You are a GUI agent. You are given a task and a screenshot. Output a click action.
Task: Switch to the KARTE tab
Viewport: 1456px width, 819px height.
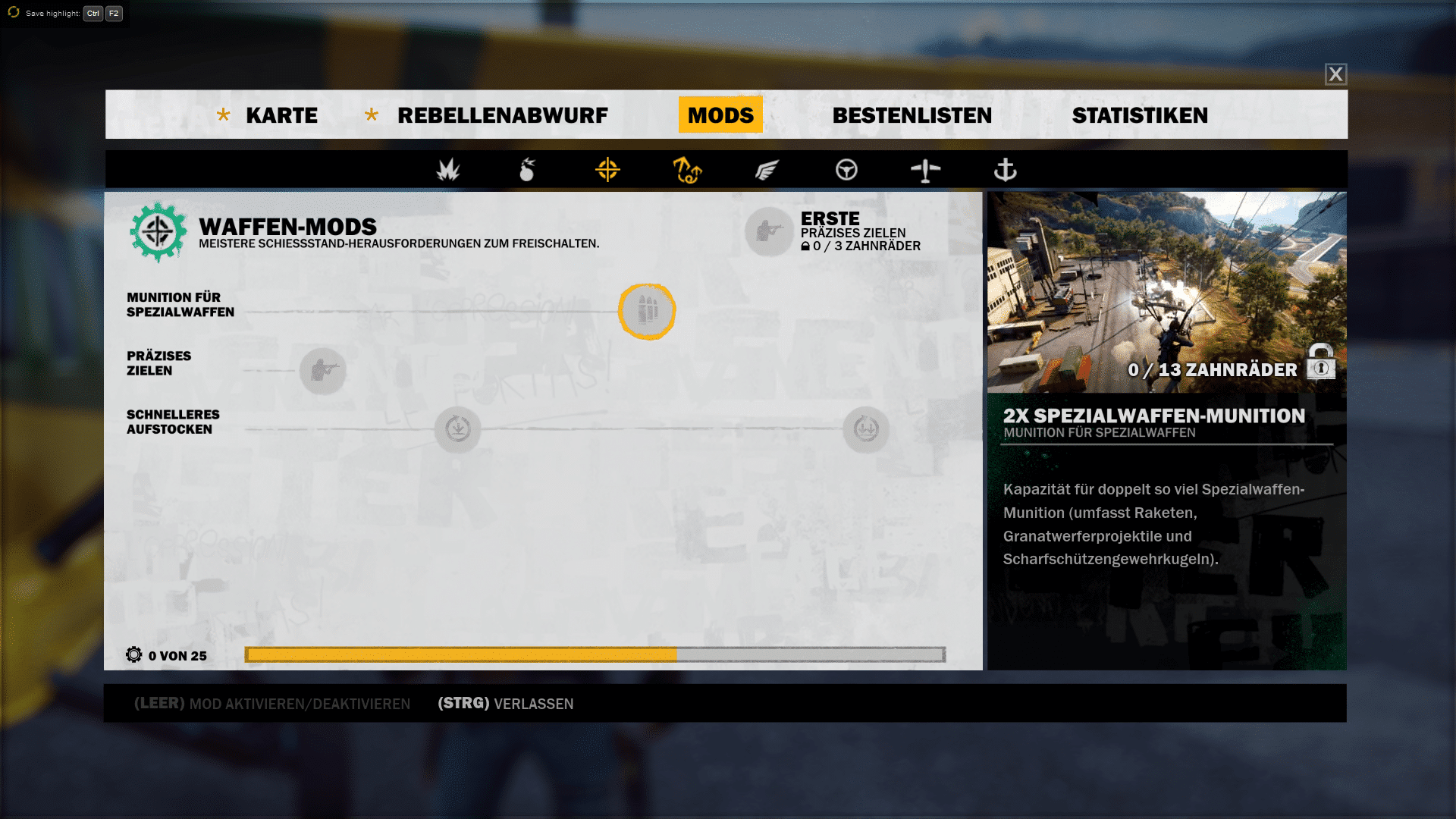pos(281,115)
